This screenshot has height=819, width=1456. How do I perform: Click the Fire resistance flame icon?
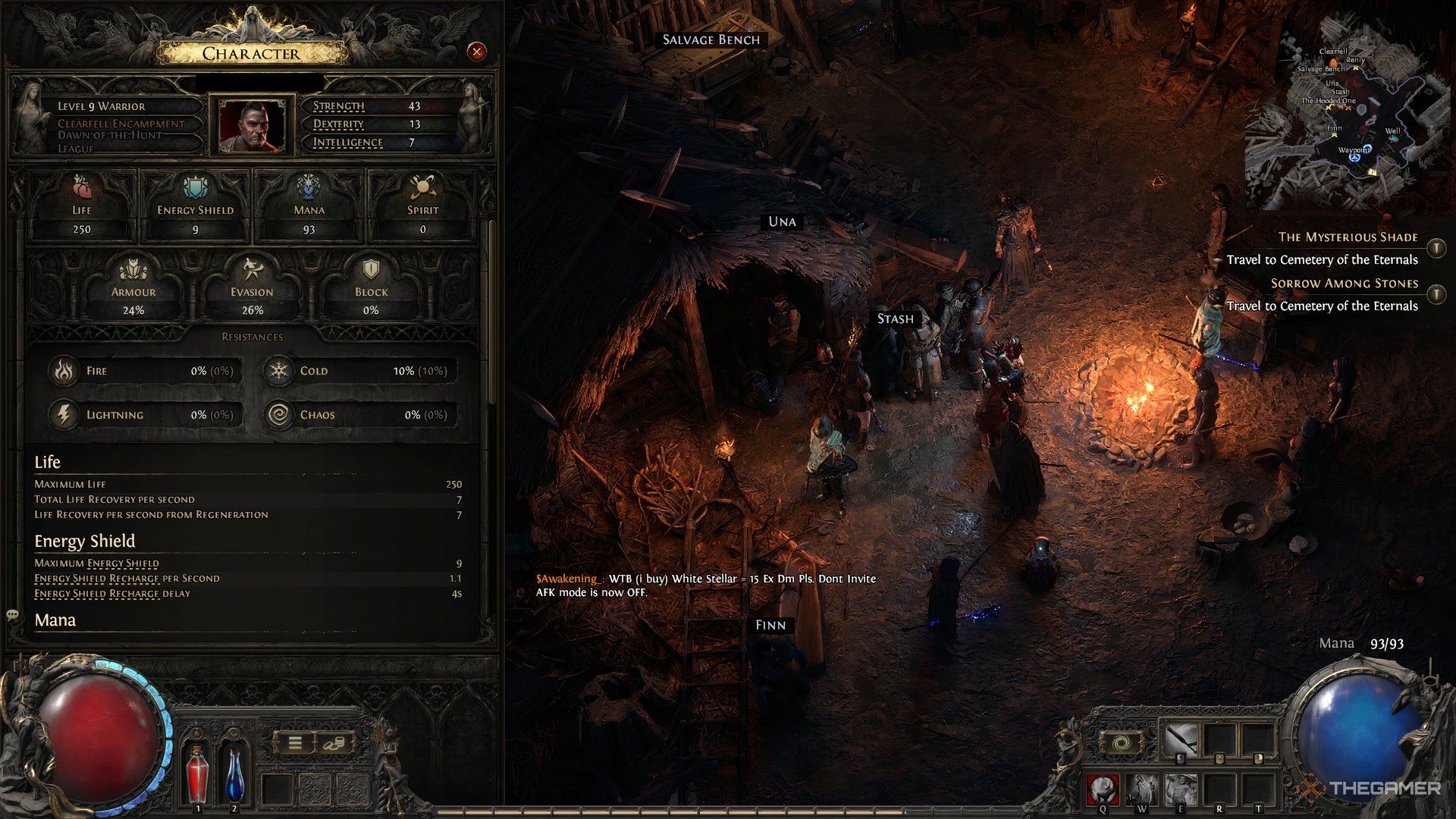(64, 371)
